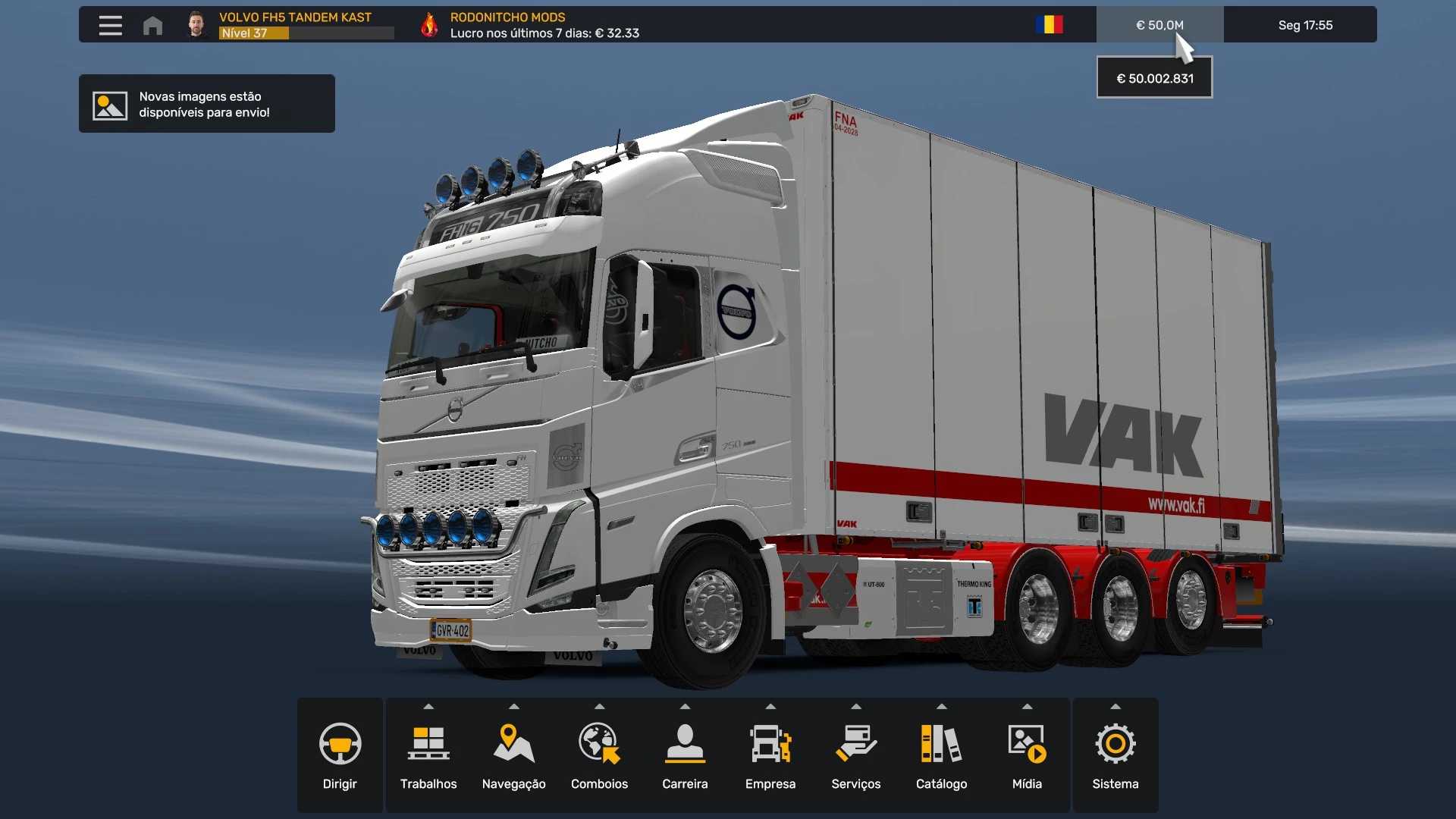Open the Carreira career menu
Screen dimensions: 1456x819
pyautogui.click(x=685, y=756)
